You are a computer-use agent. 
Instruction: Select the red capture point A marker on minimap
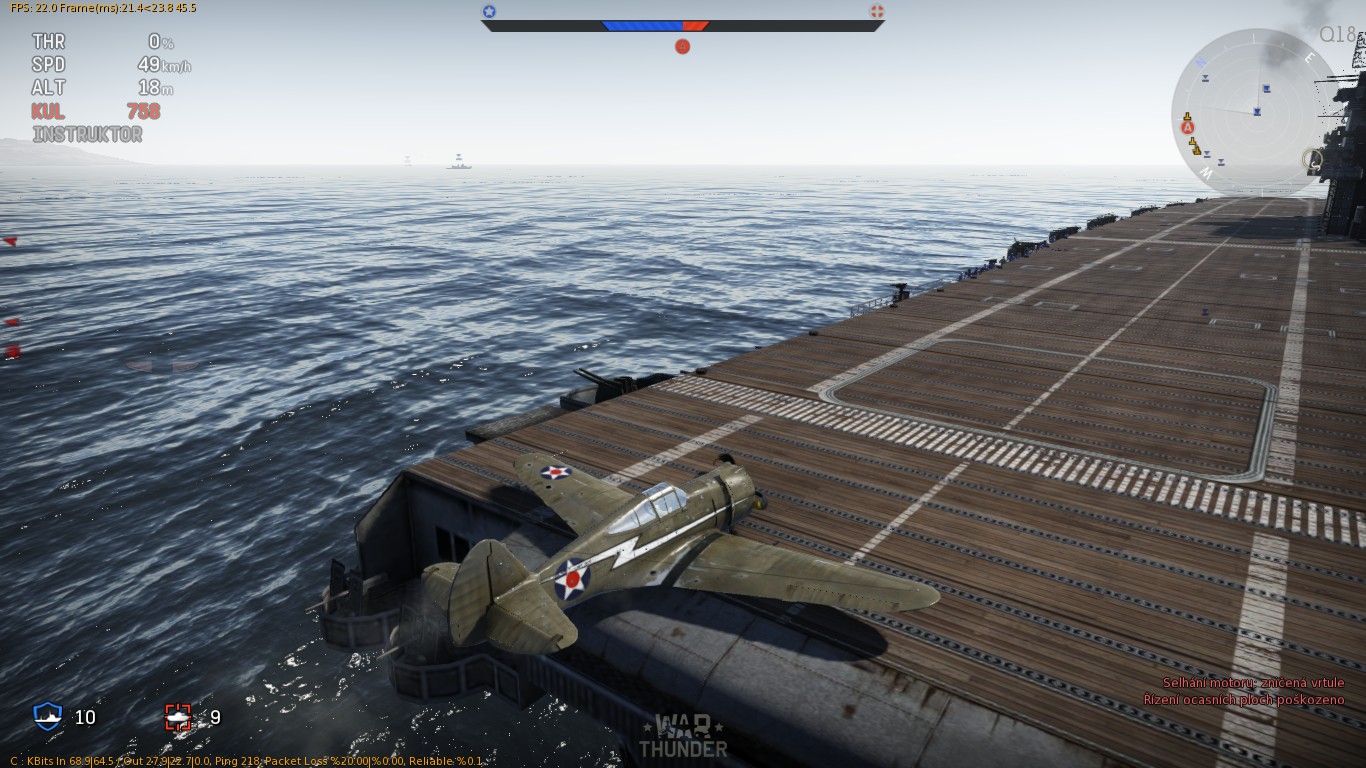[x=1188, y=128]
